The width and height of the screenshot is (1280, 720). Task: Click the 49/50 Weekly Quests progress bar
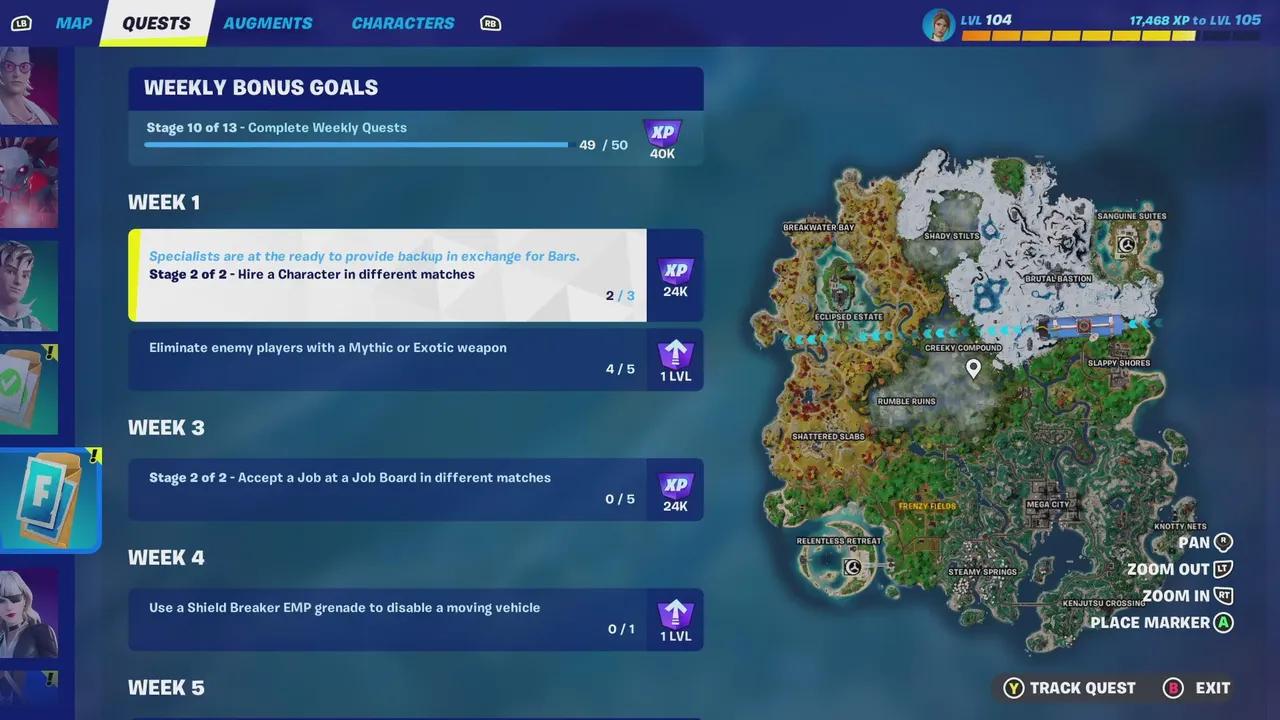pyautogui.click(x=355, y=144)
